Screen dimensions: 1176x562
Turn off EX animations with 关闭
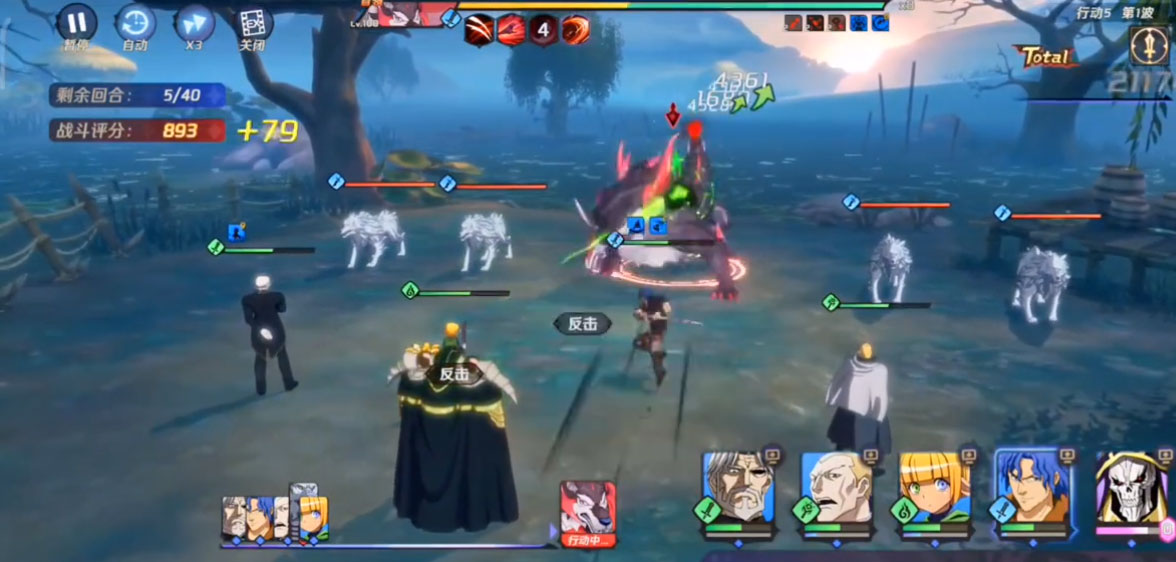tap(253, 24)
